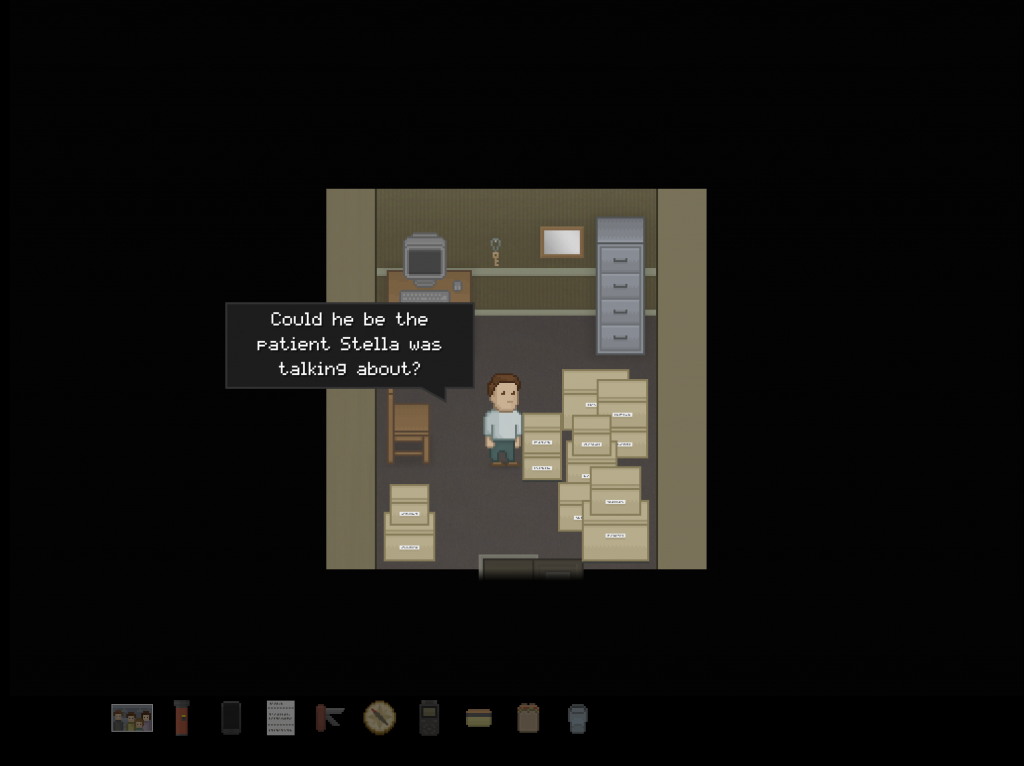Choose the sandwich item in inventory

coord(479,718)
